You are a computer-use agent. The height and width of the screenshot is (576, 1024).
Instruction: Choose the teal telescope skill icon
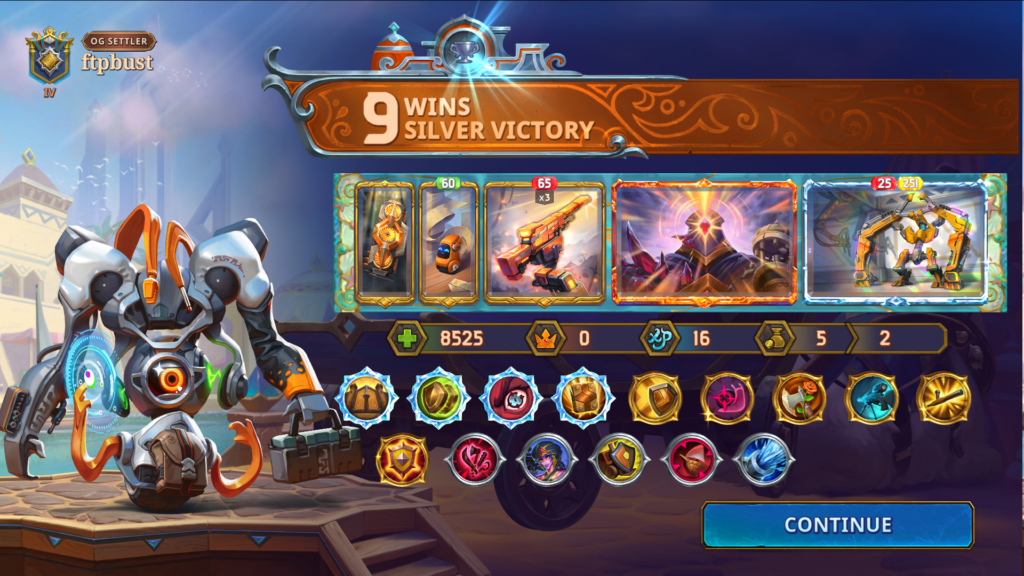pos(871,398)
